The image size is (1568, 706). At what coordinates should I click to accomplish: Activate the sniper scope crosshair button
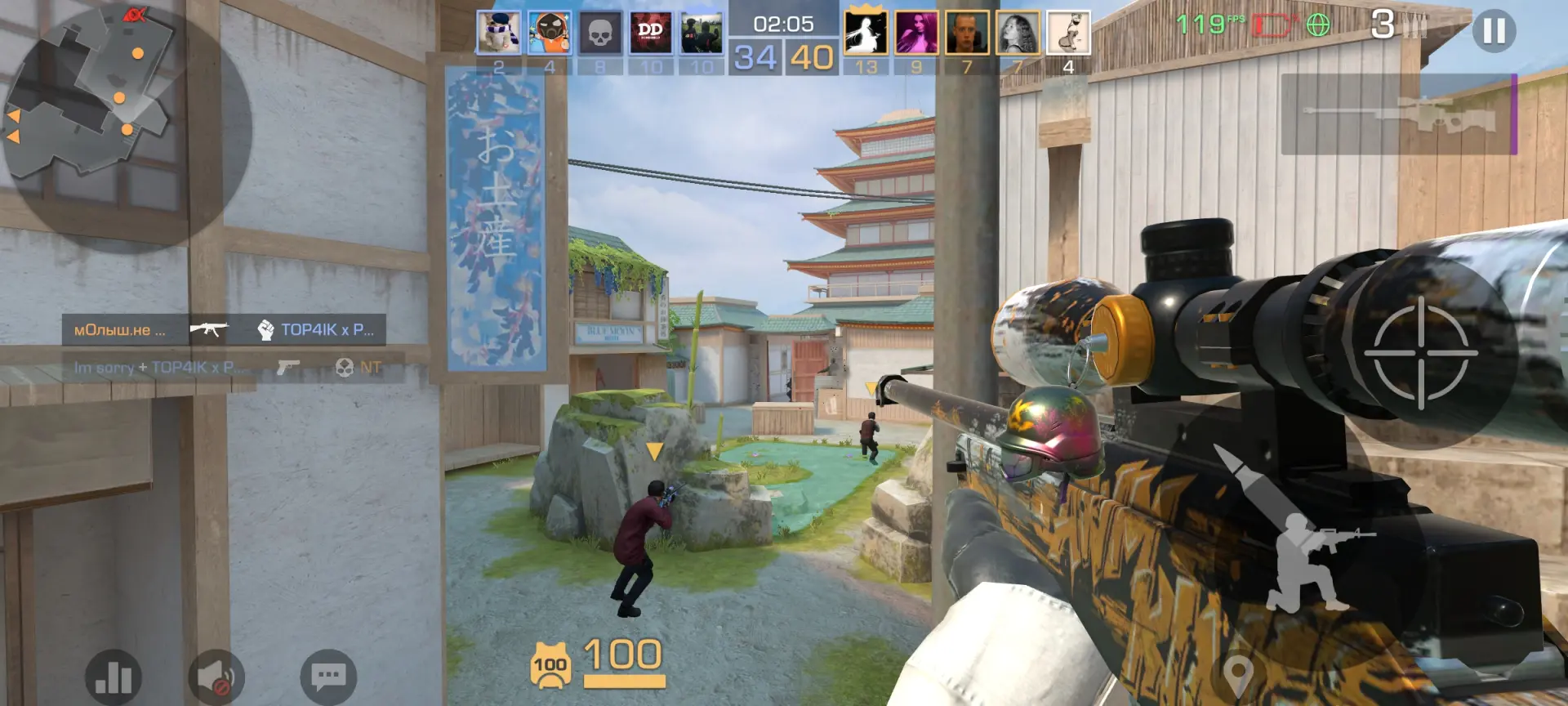(1420, 353)
